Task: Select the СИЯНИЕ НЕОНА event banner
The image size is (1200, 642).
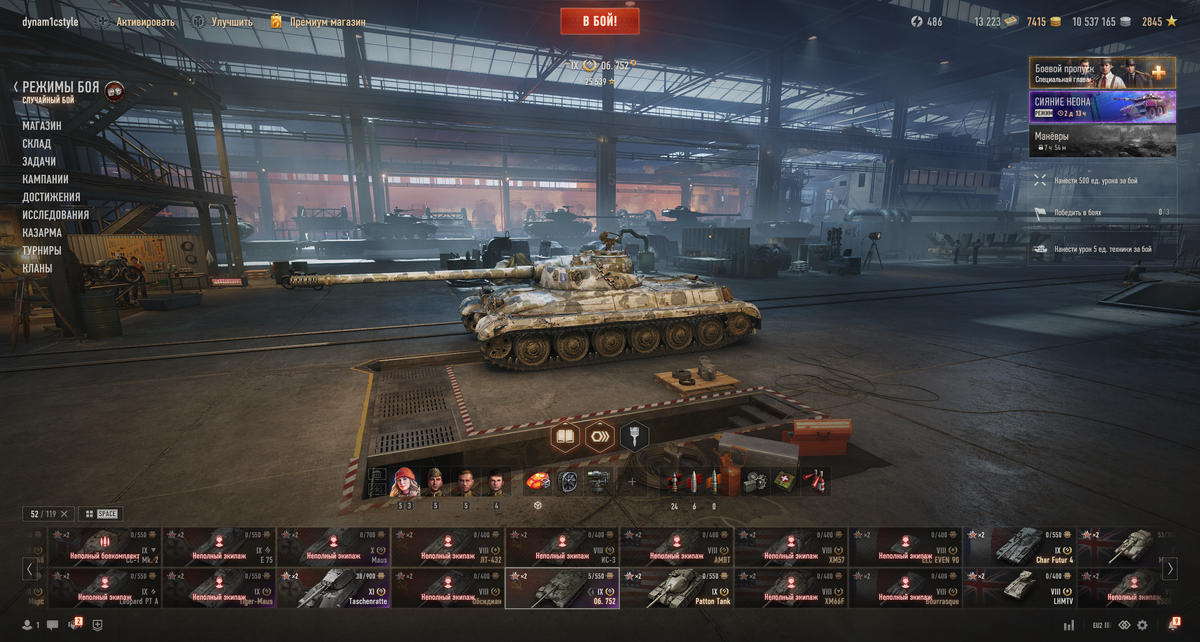Action: pyautogui.click(x=1088, y=107)
